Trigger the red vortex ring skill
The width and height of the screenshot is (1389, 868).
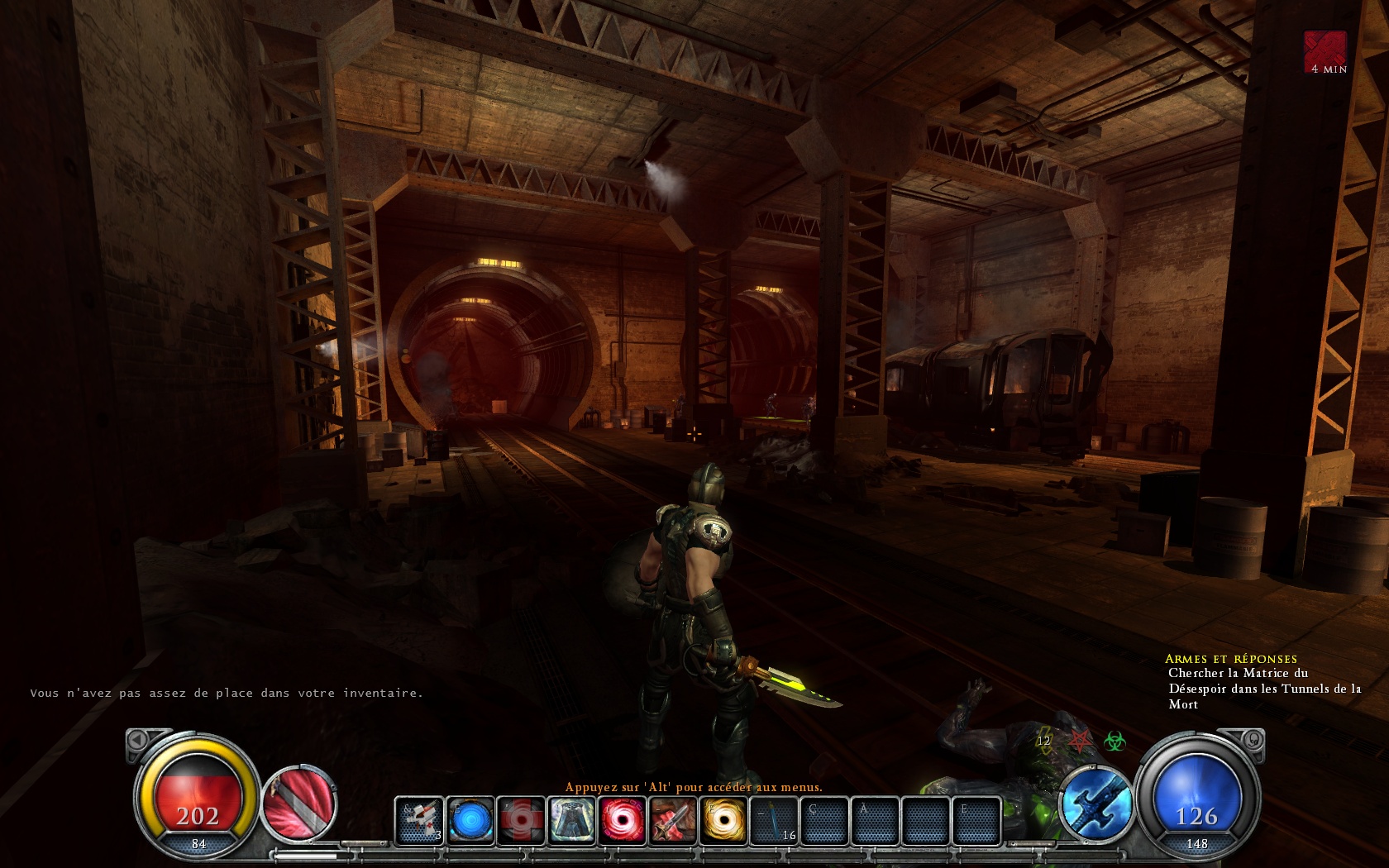(622, 820)
